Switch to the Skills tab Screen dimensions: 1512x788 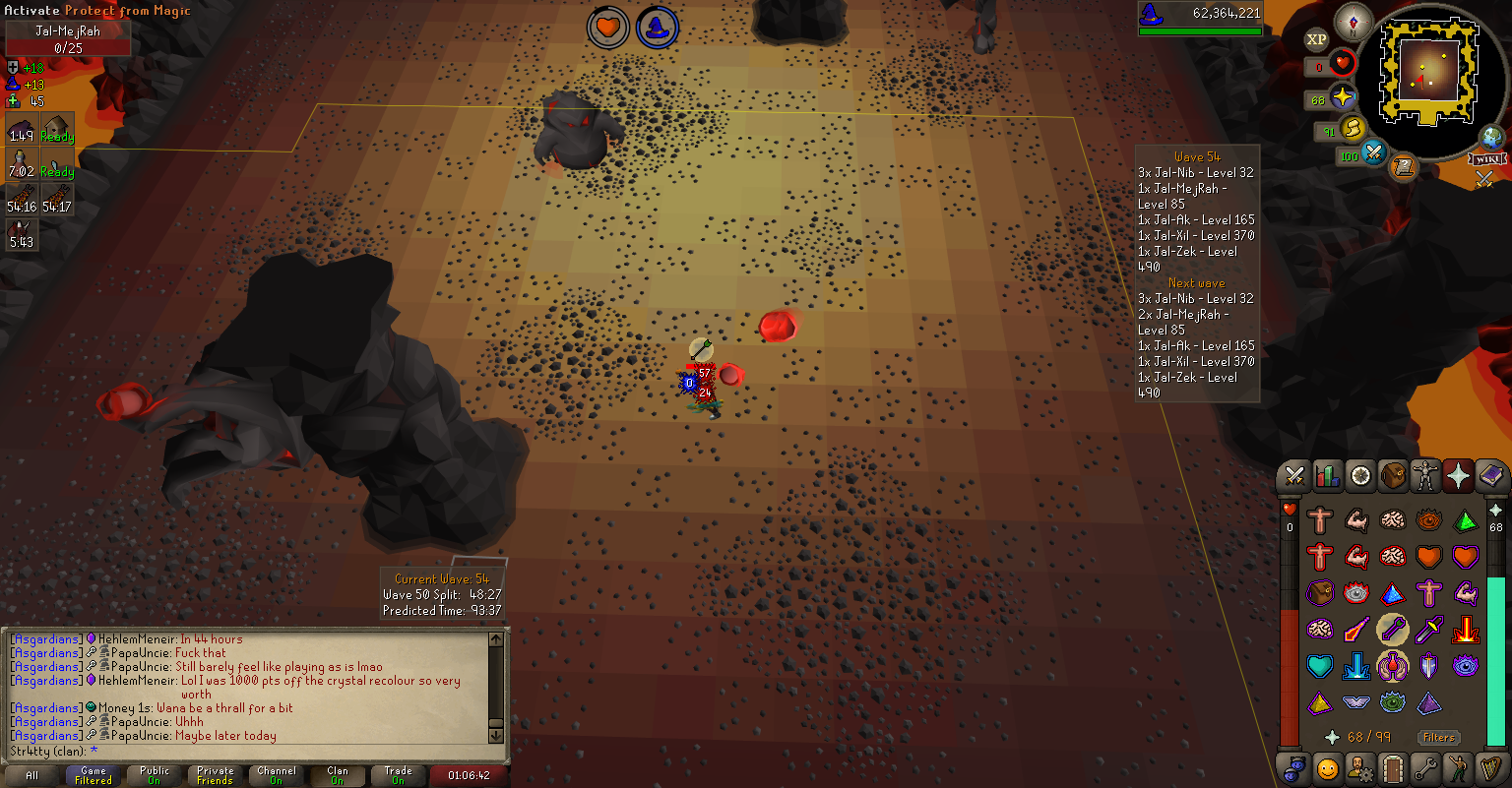click(1328, 477)
